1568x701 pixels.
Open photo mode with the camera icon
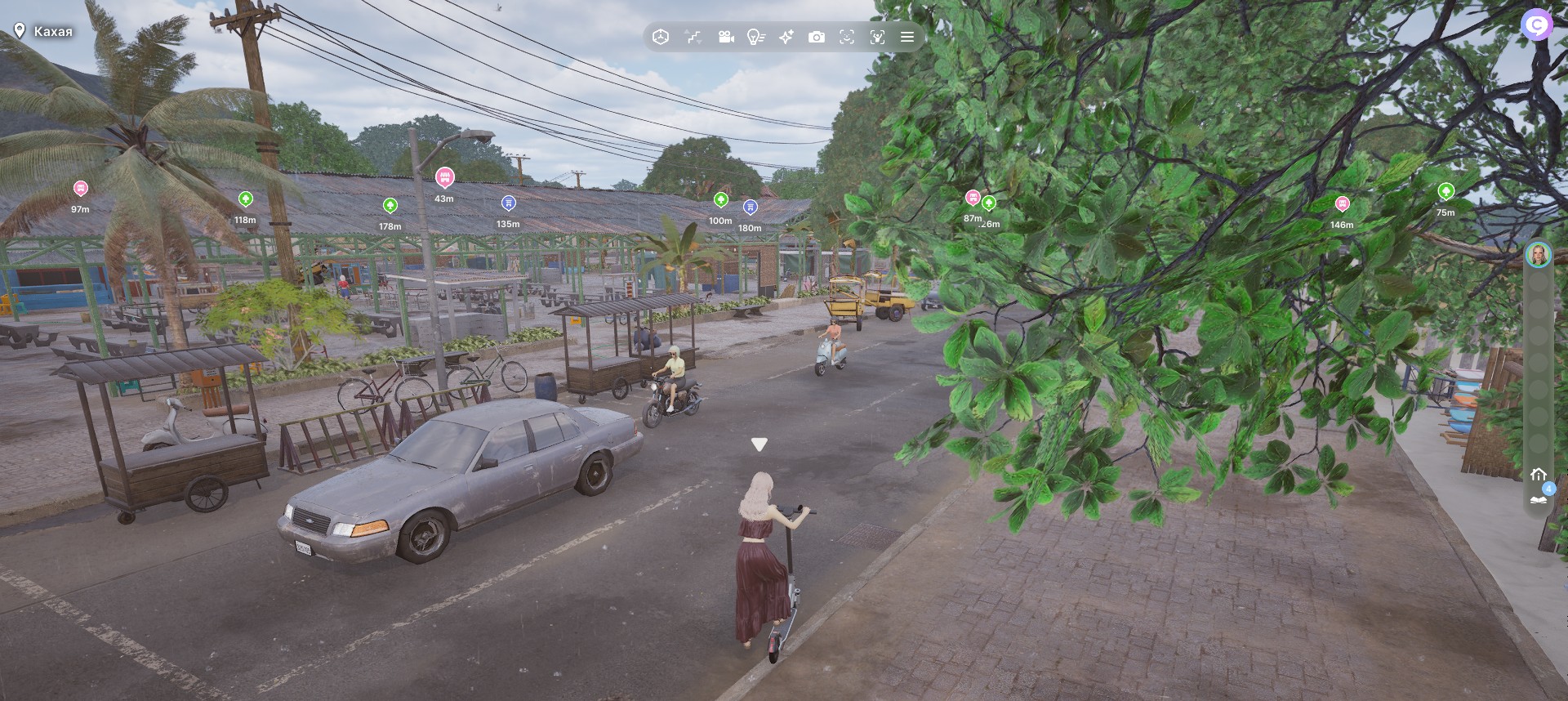(x=817, y=37)
